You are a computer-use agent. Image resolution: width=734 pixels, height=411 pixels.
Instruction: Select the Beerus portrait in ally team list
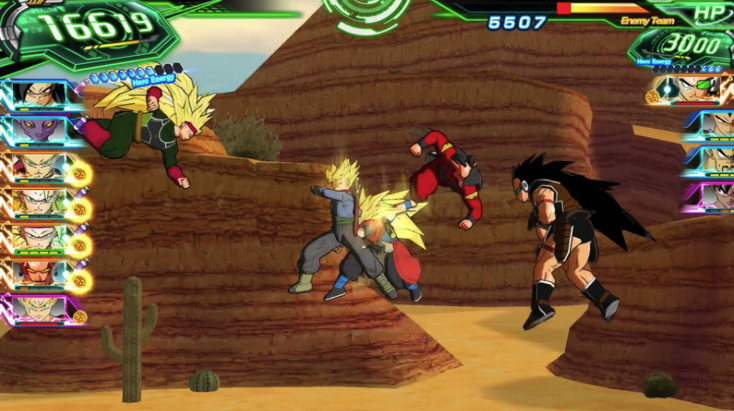tap(38, 130)
